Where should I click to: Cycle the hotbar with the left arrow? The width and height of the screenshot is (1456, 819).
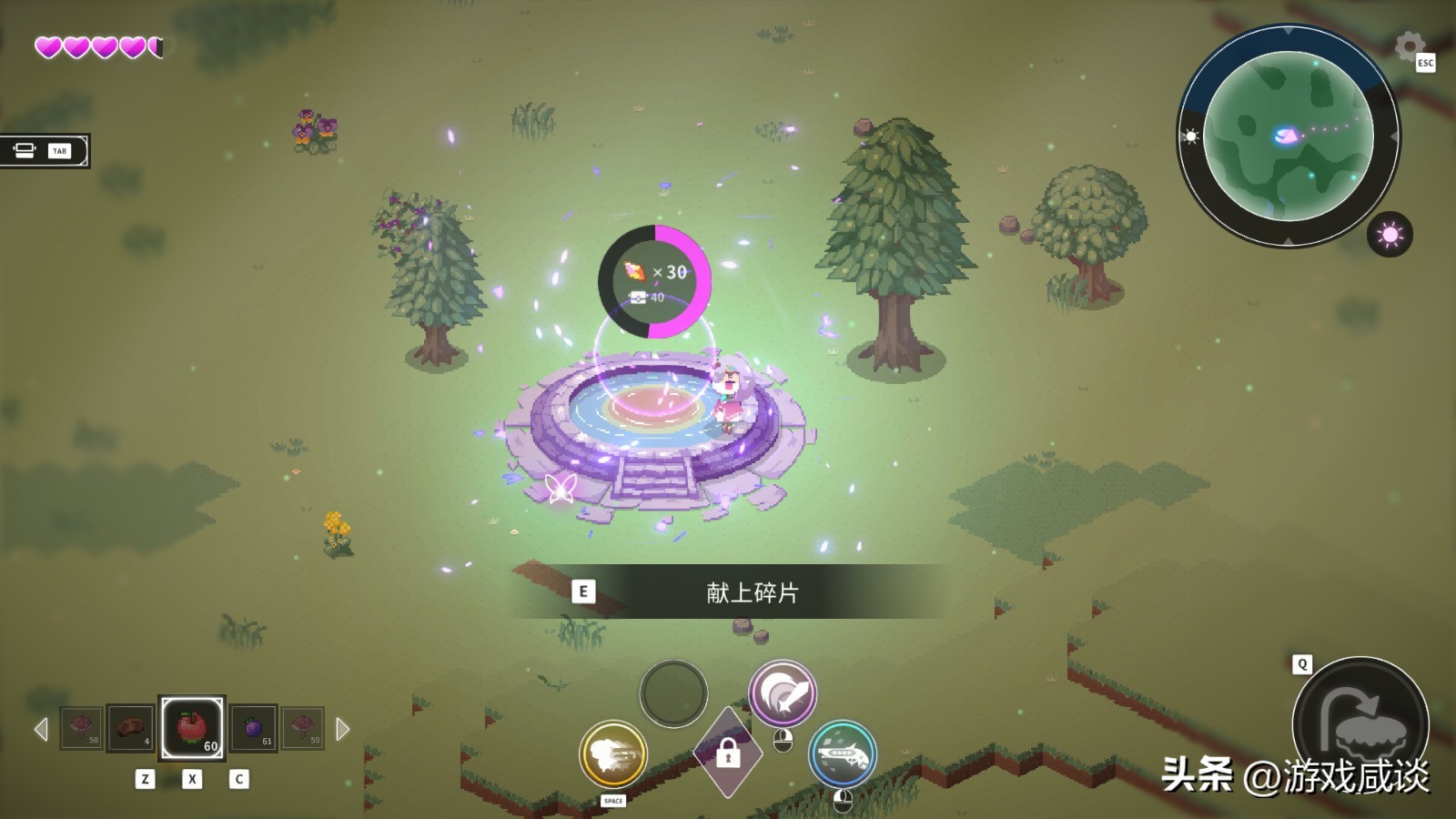41,729
